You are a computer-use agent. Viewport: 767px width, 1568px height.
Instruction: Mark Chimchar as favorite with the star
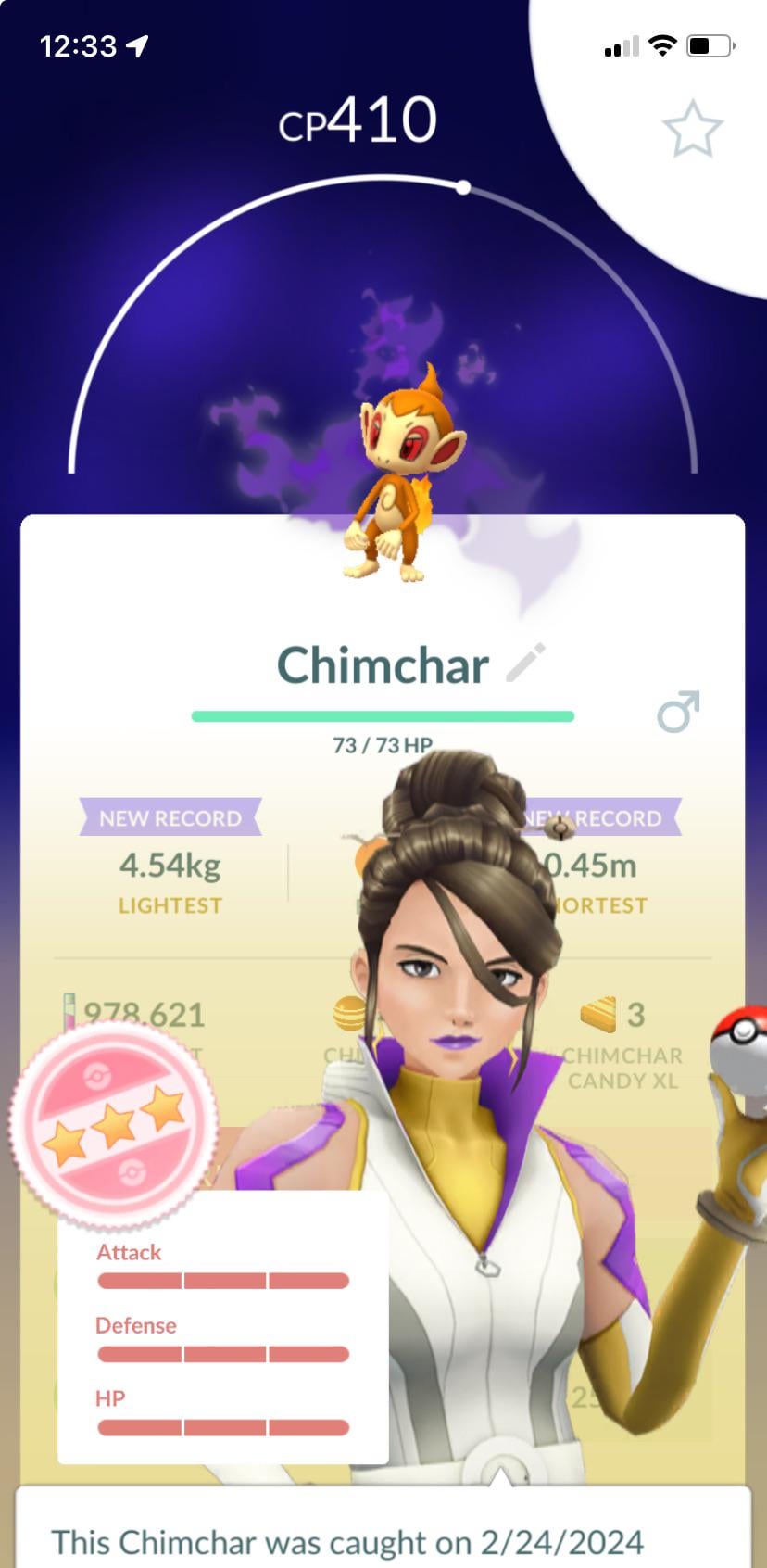click(692, 130)
